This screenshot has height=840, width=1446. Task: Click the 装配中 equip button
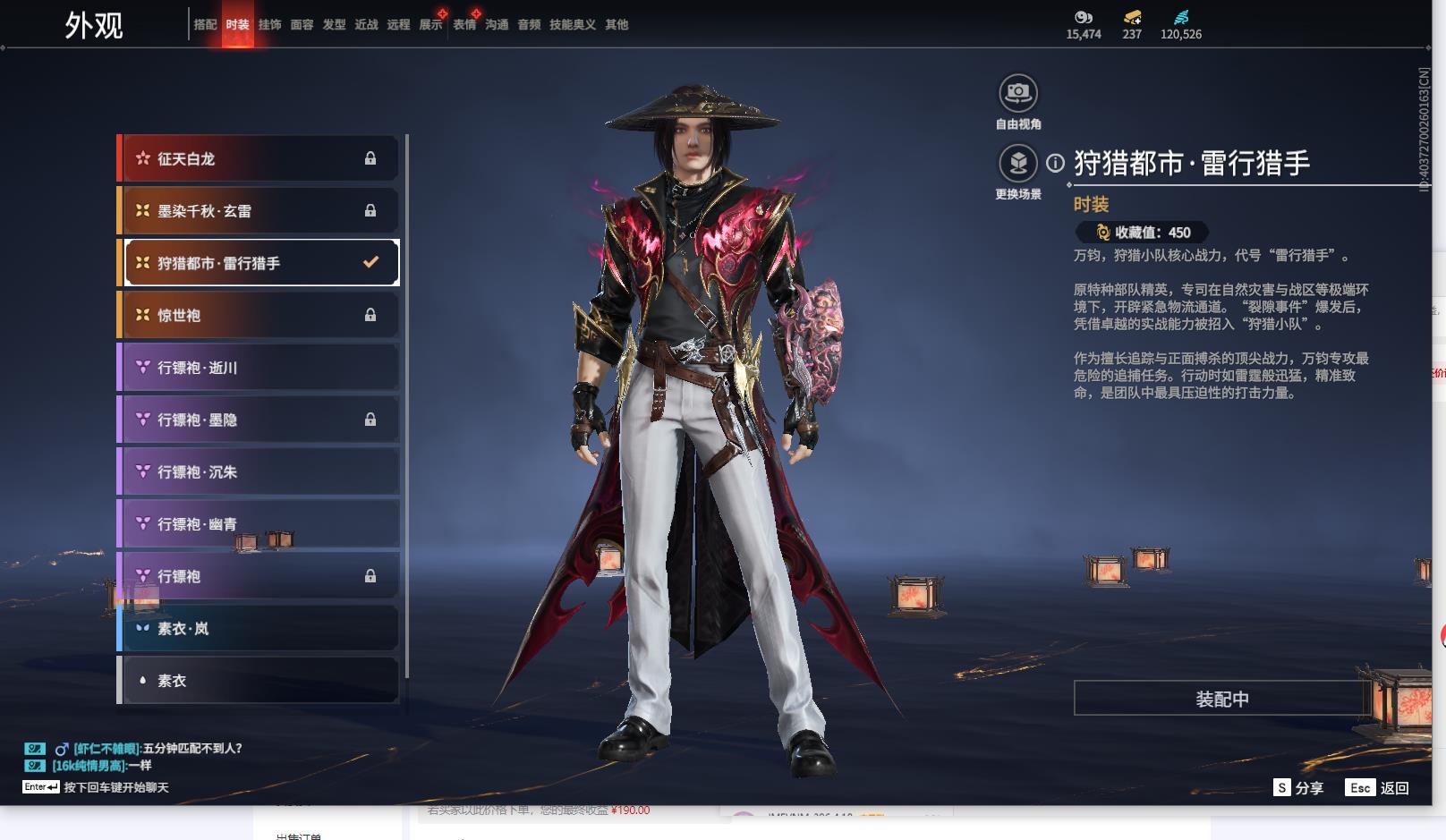(1221, 699)
